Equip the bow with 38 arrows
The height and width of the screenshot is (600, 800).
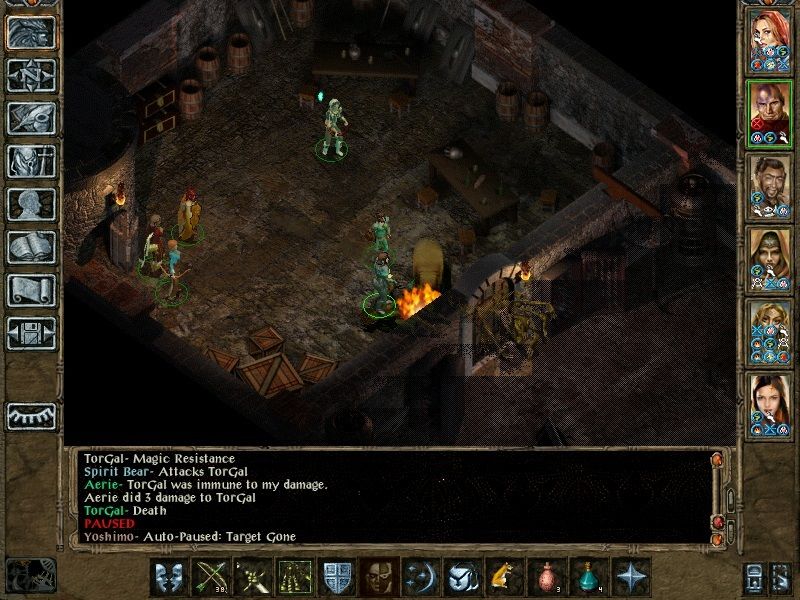tap(211, 579)
